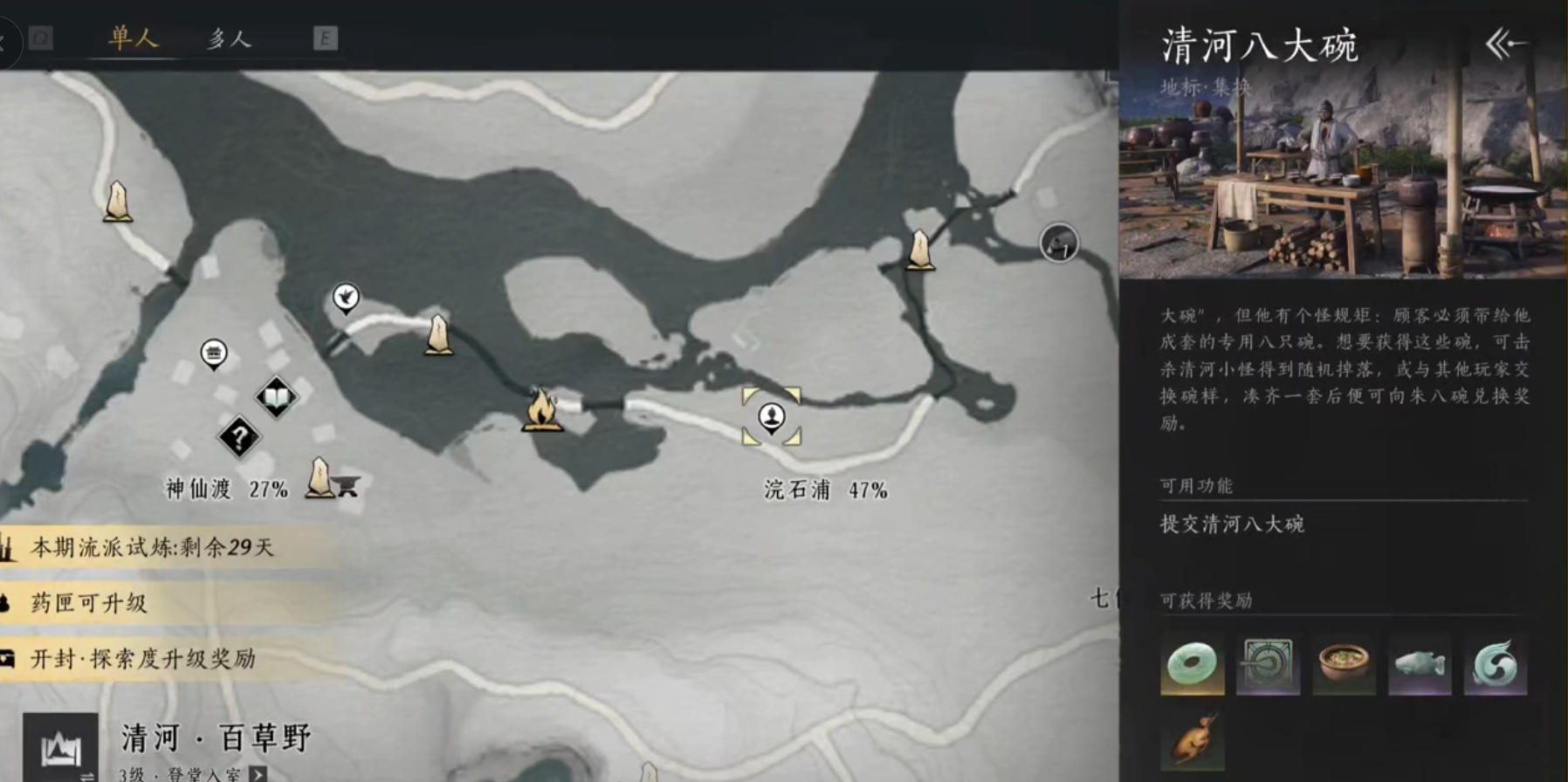This screenshot has height=782, width=1568.
Task: Inspect the roast chicken reward
Action: click(x=1192, y=739)
